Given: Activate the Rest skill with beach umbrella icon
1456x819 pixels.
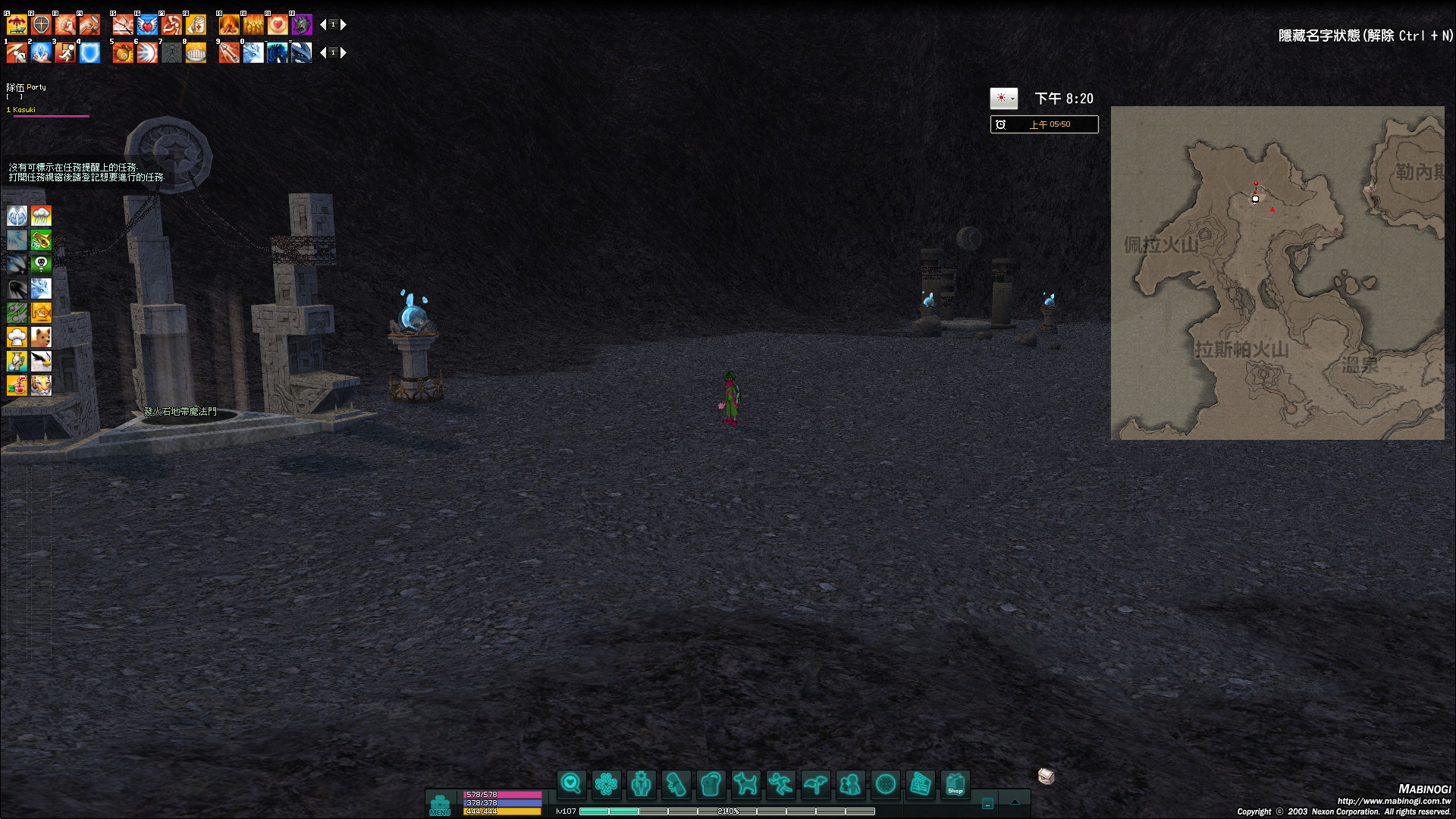Looking at the screenshot, I should 17,25.
